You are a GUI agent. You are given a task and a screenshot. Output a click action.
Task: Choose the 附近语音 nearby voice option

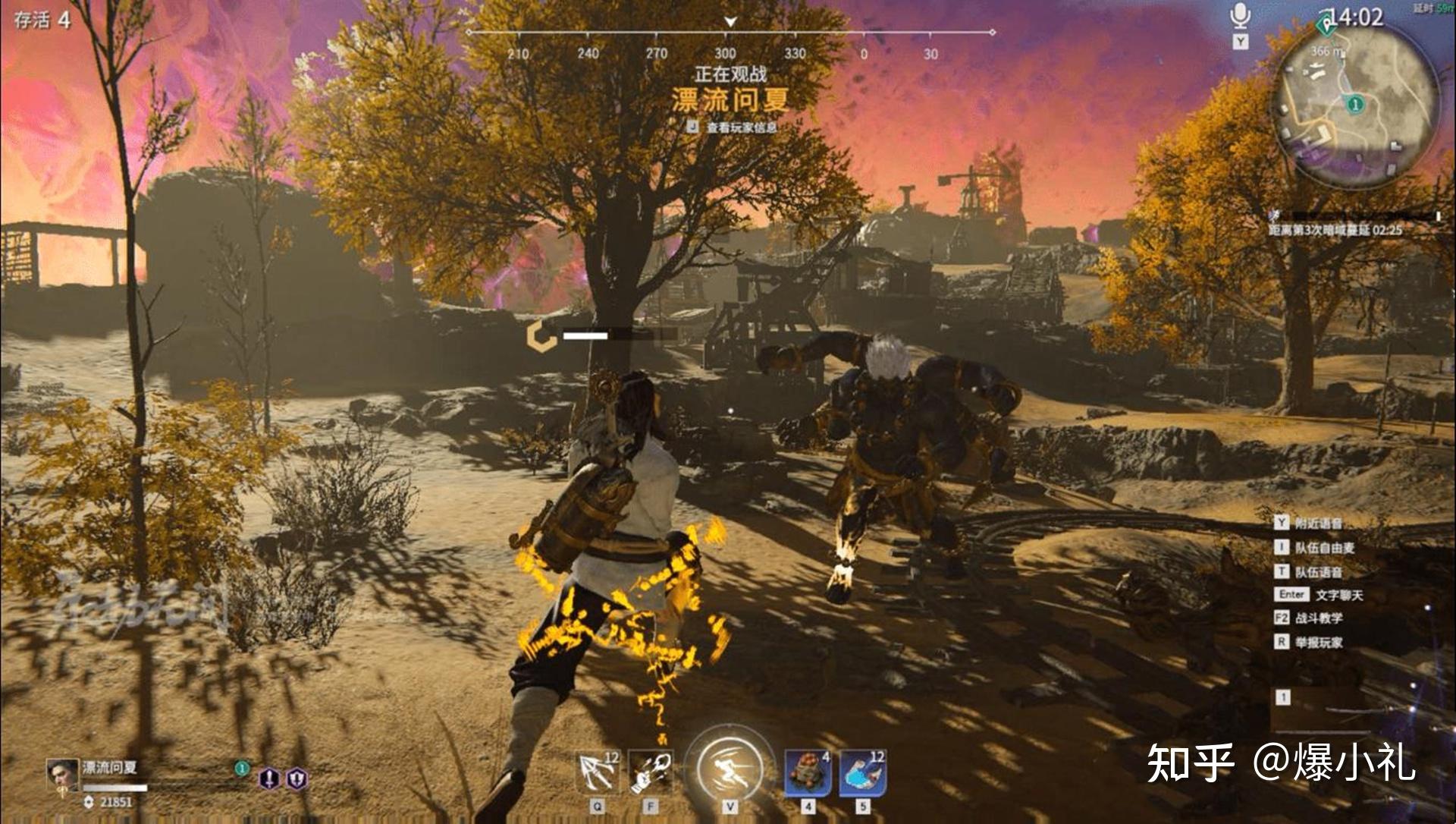coord(1318,523)
